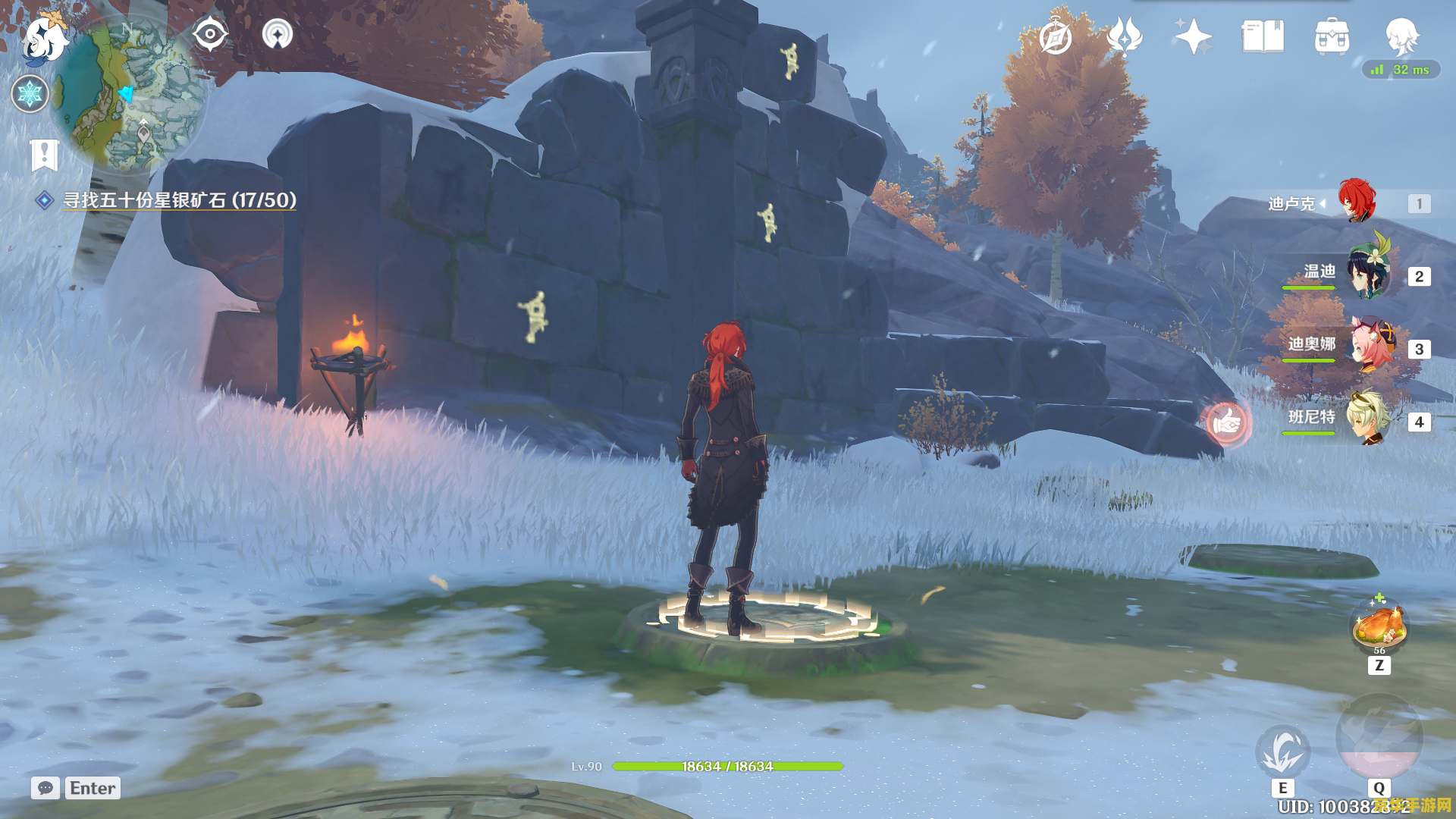Open the compass adventure icon
This screenshot has height=819, width=1456.
(1056, 36)
